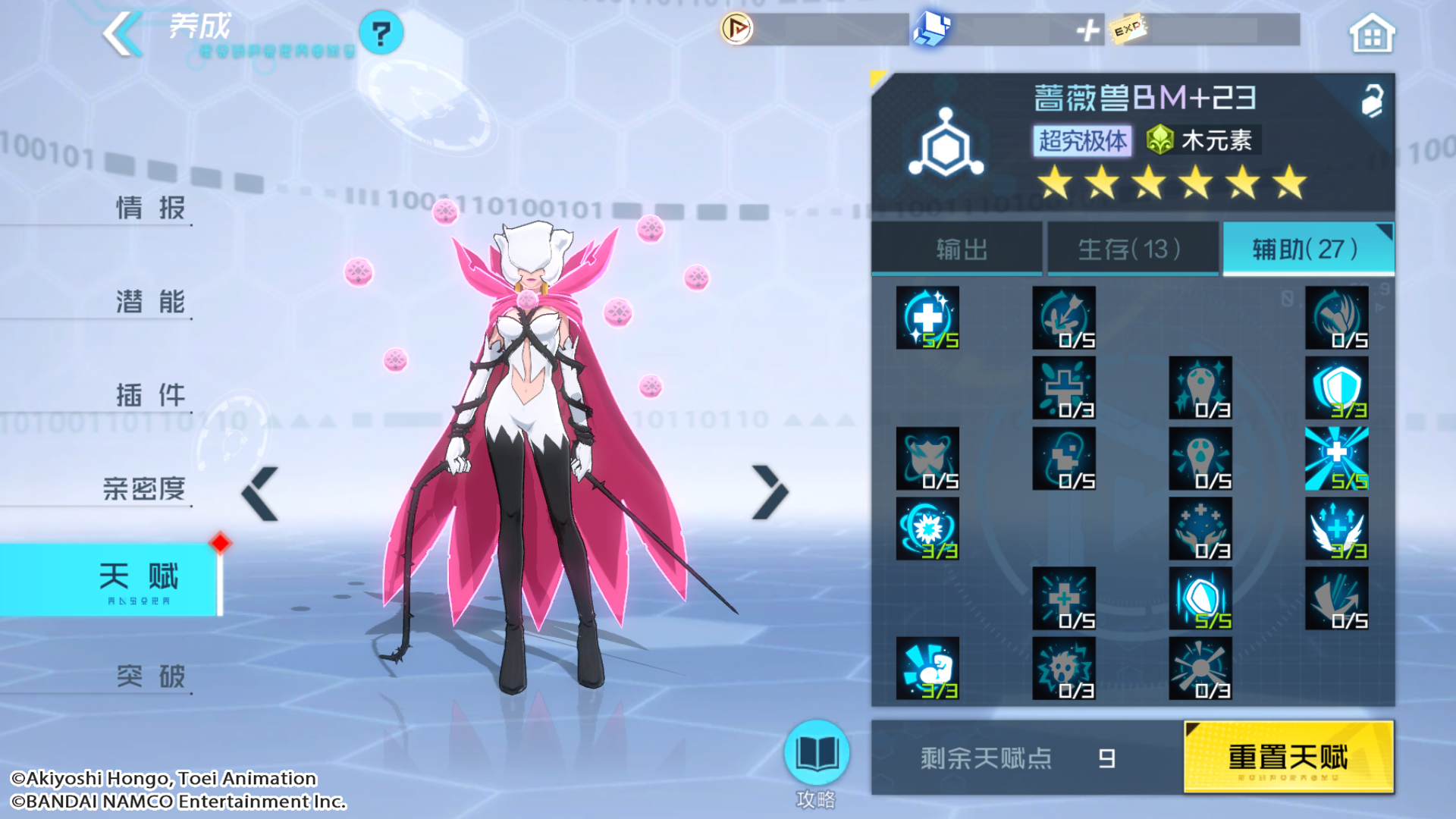Show the previous character with left arrow
Image resolution: width=1456 pixels, height=819 pixels.
pyautogui.click(x=260, y=493)
